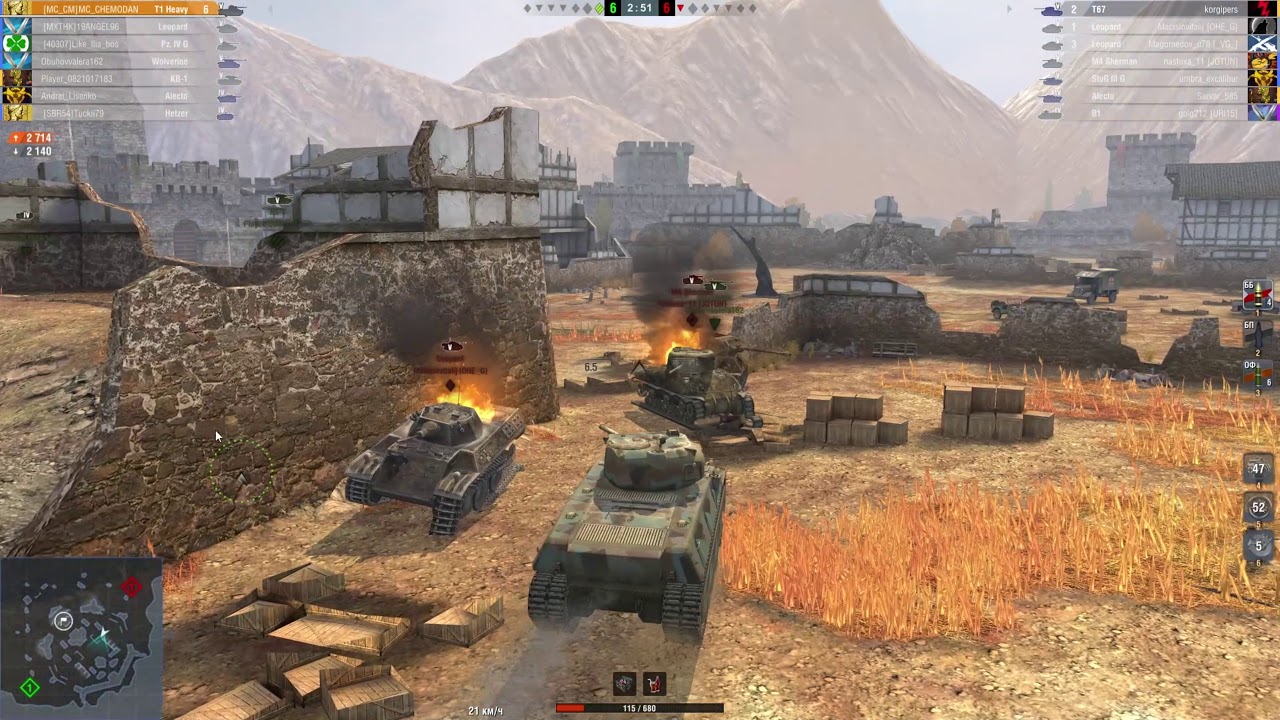Screen dimensions: 1280x720
Task: Click the 2:51 battle timer
Action: 638,9
